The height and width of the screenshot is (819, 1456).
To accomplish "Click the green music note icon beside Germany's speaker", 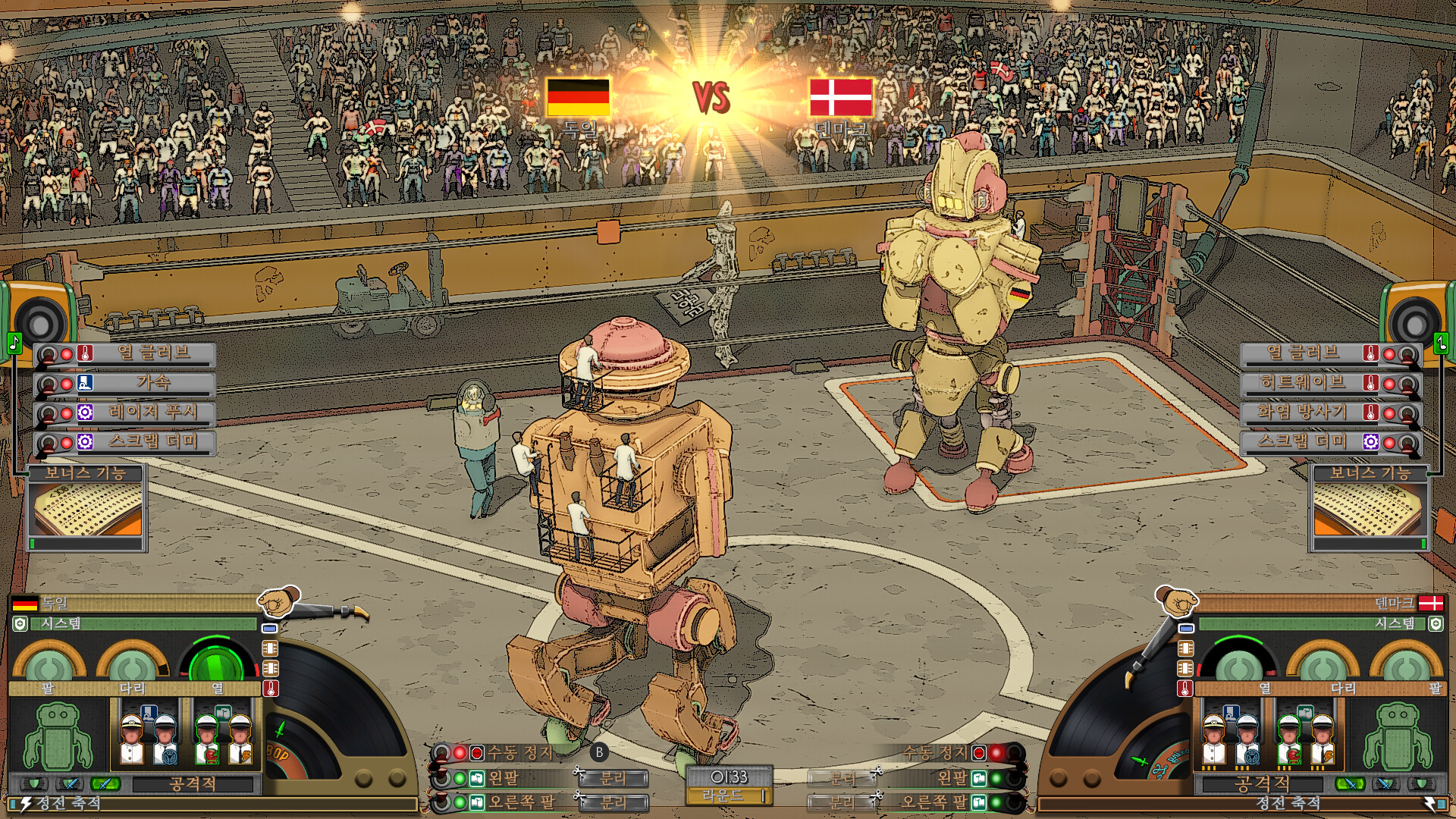I will pos(14,343).
